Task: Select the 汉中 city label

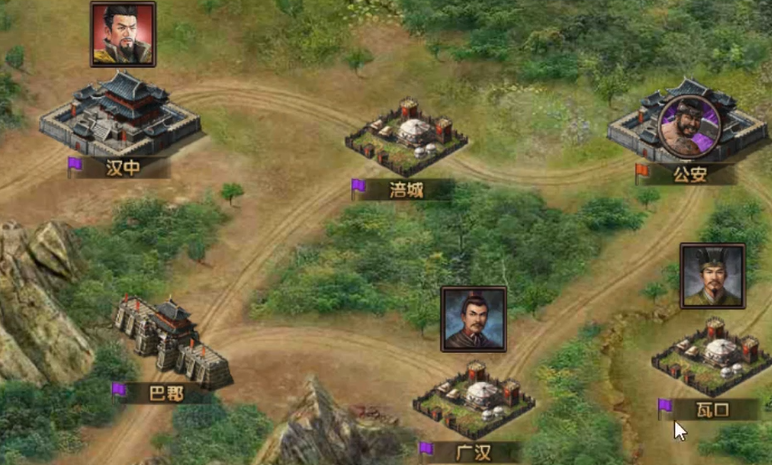Action: point(123,168)
